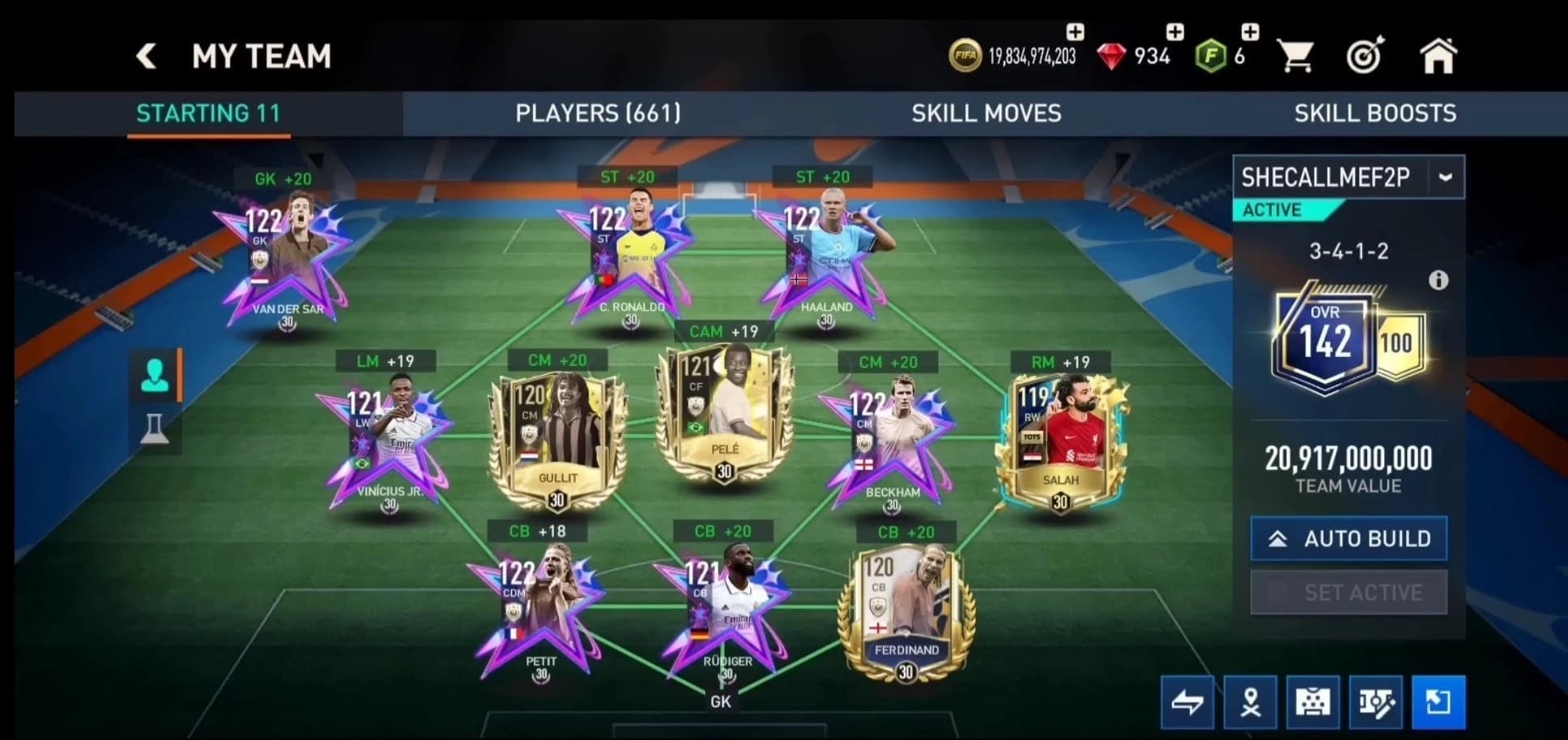Expand the SHECALLMEF2P lineup dropdown
Screen dimensions: 1568x740
(1446, 176)
